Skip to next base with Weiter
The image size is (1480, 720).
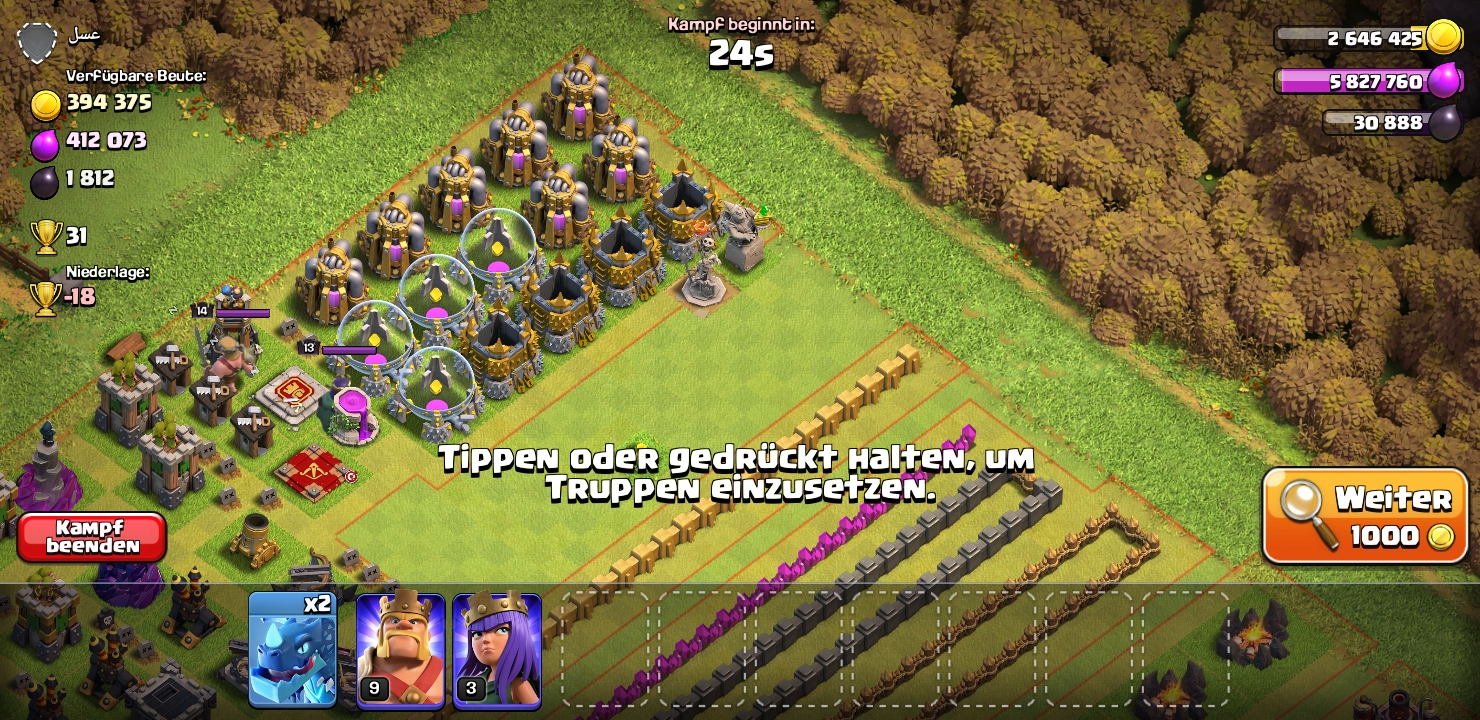[x=1365, y=516]
